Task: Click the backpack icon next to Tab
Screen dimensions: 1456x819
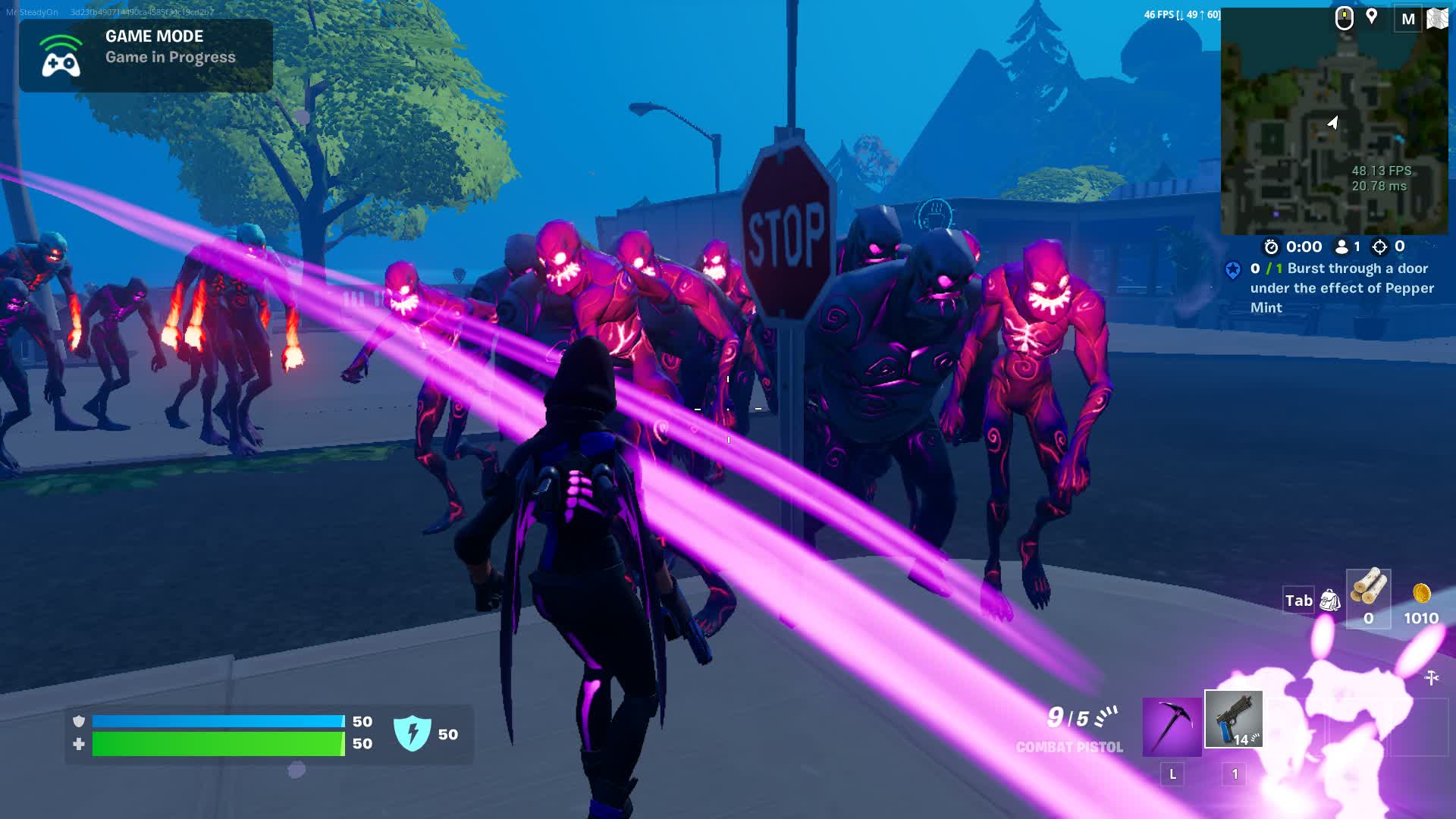Action: pos(1332,599)
